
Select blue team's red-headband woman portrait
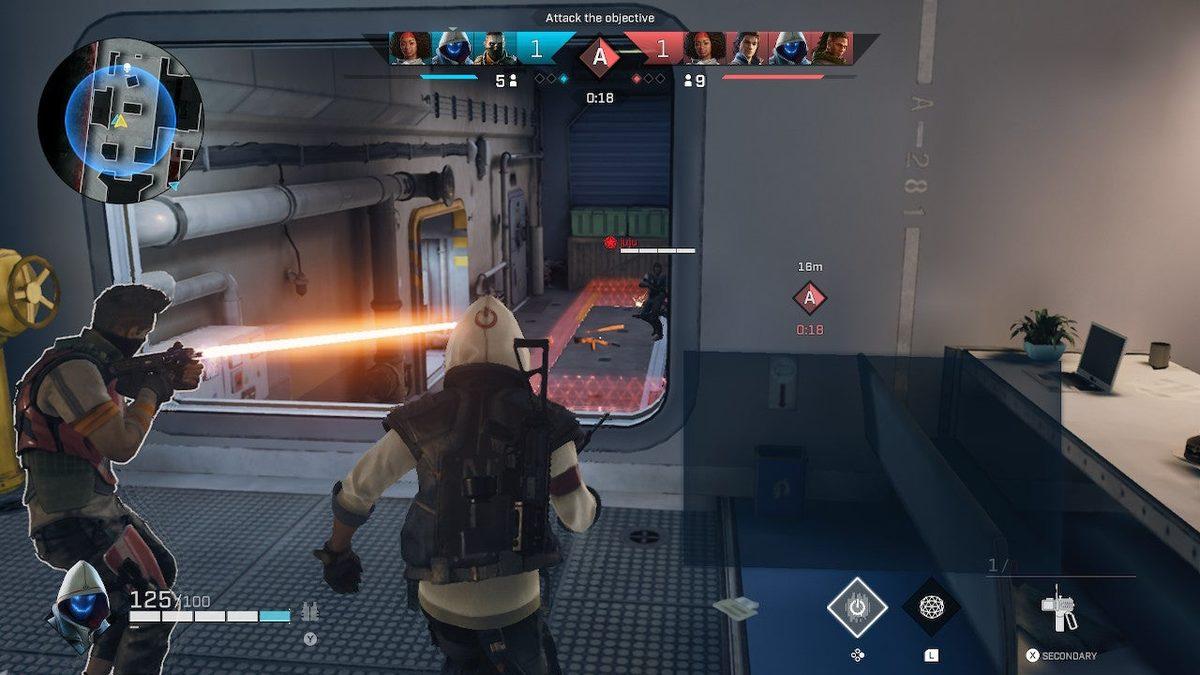coord(411,48)
